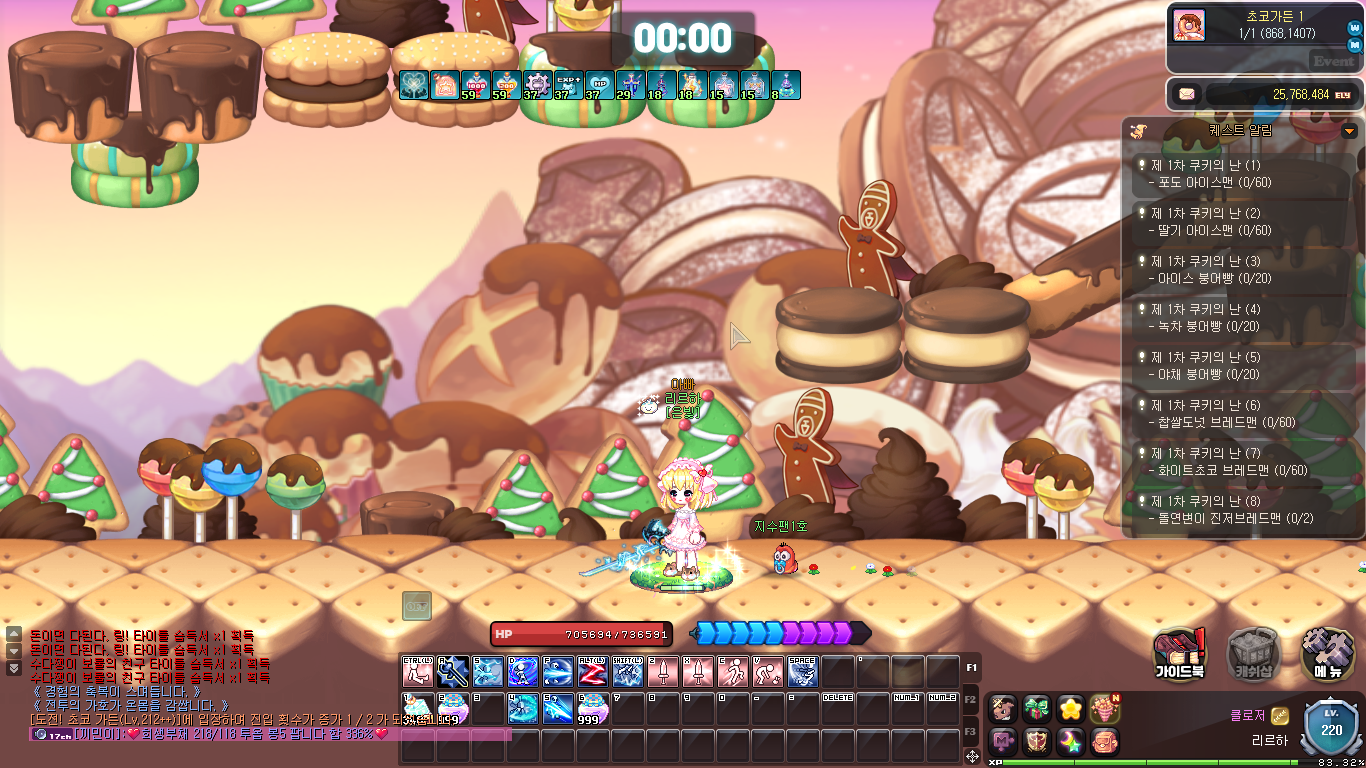Viewport: 1366px width, 768px height.
Task: Click the level 220 shield badge
Action: tap(1331, 730)
